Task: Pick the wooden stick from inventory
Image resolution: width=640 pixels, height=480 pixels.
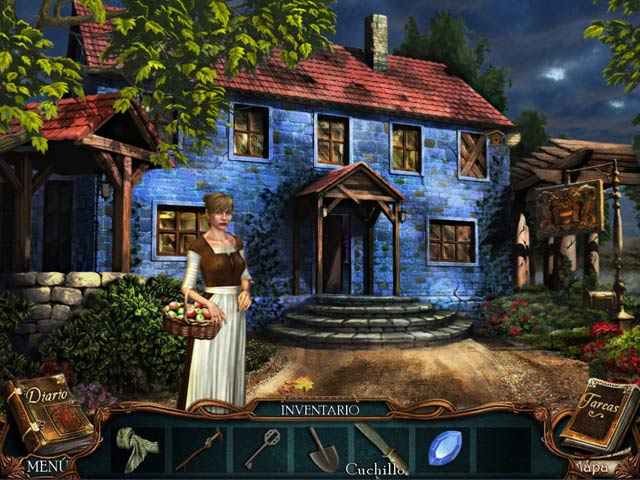Action: (x=198, y=449)
